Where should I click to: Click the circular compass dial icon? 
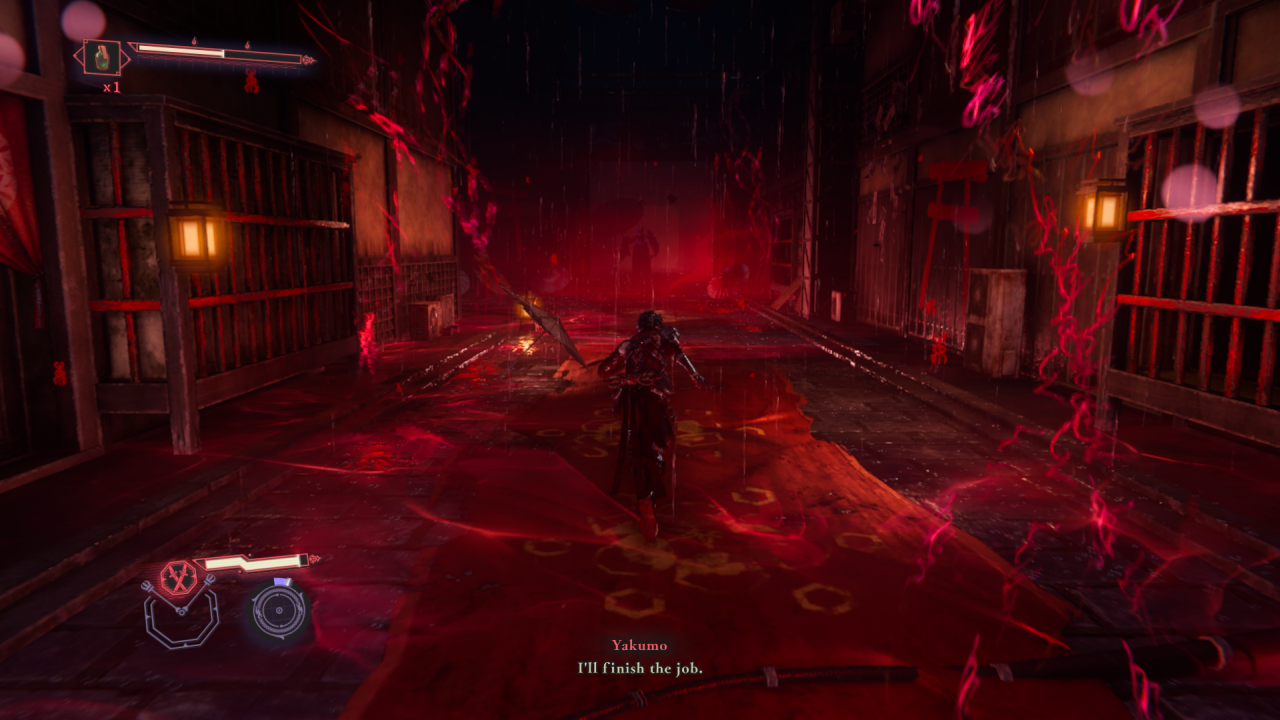click(x=278, y=610)
